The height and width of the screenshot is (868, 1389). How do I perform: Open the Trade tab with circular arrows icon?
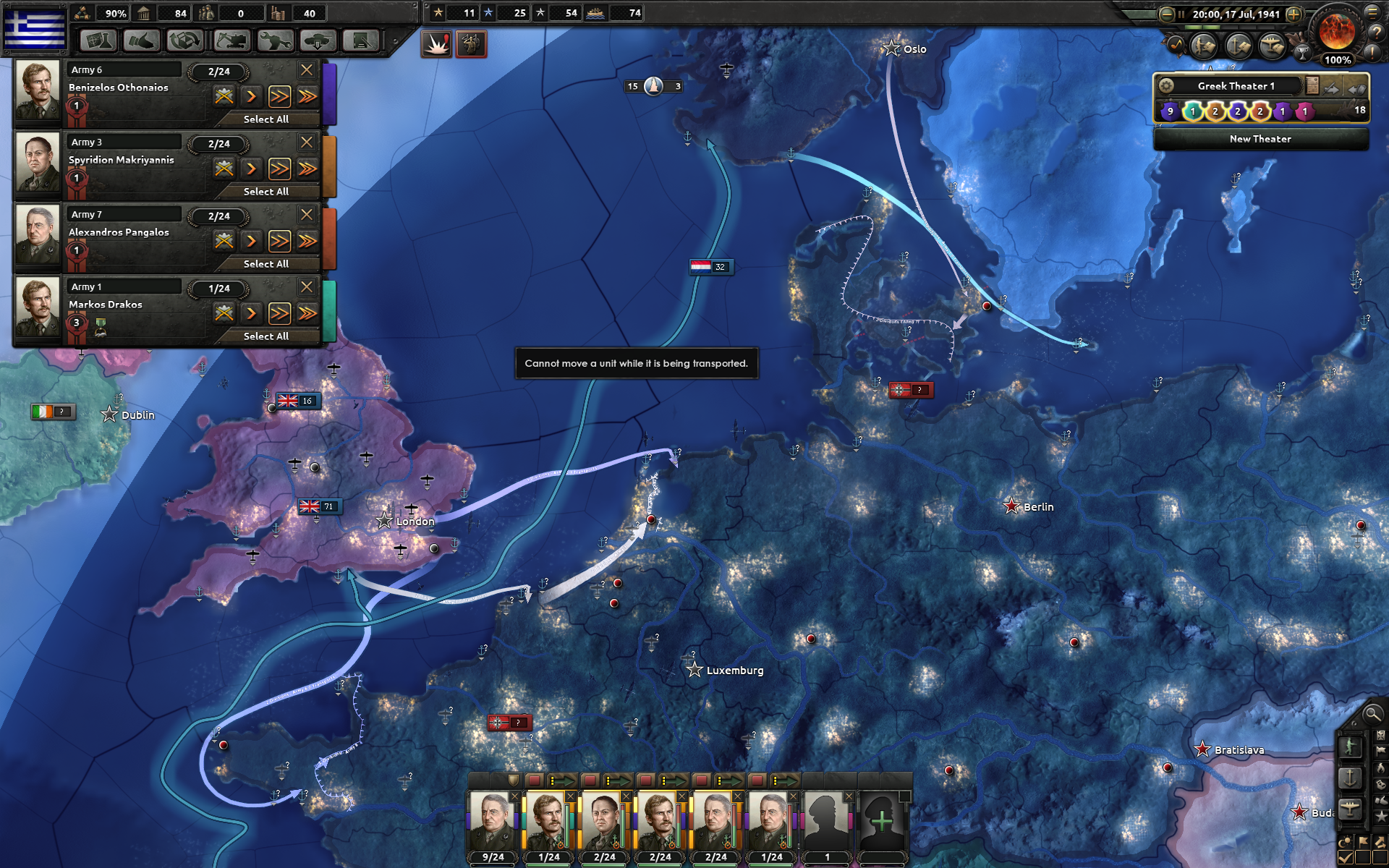pos(185,41)
